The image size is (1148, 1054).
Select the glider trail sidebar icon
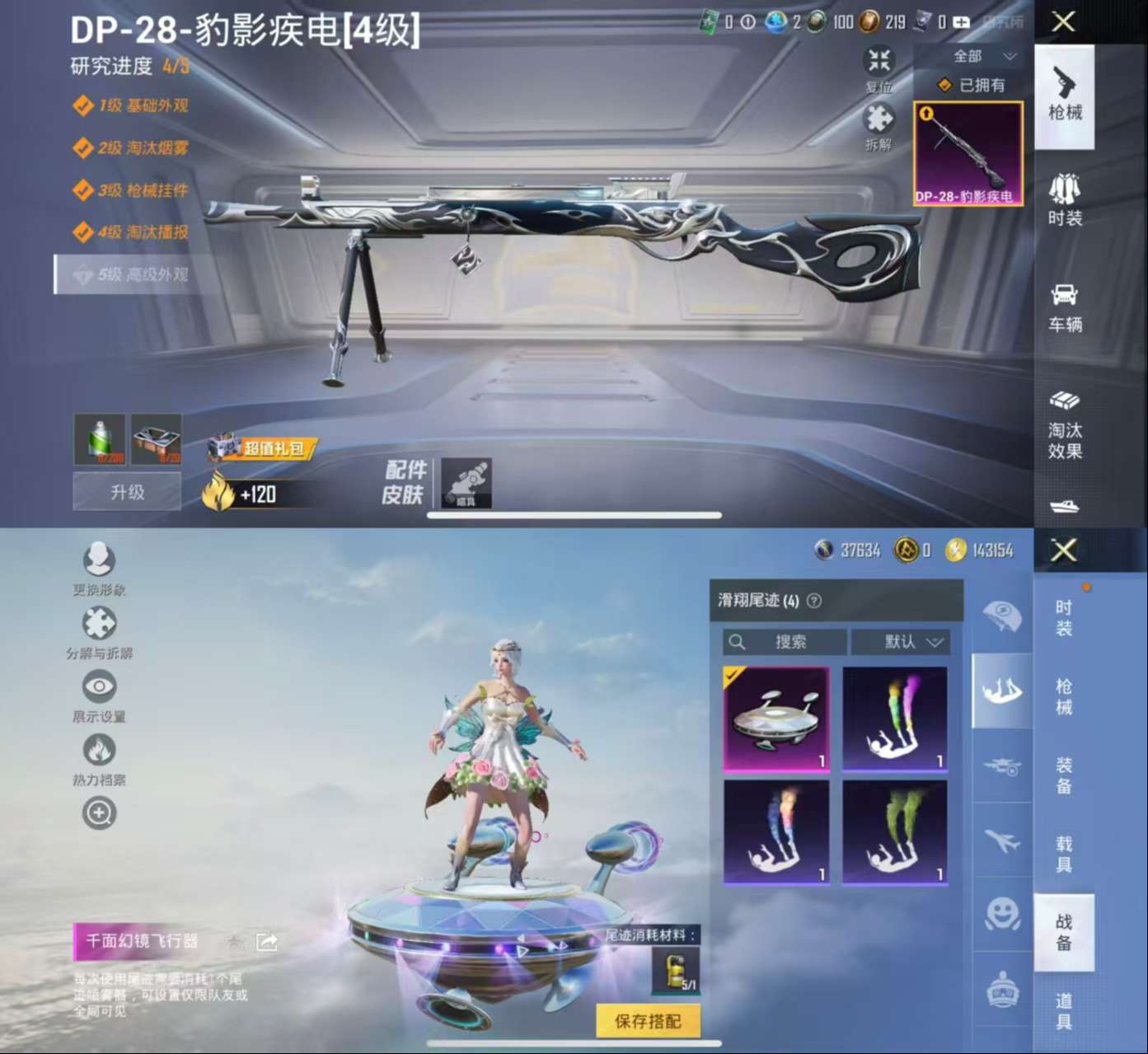[1001, 691]
